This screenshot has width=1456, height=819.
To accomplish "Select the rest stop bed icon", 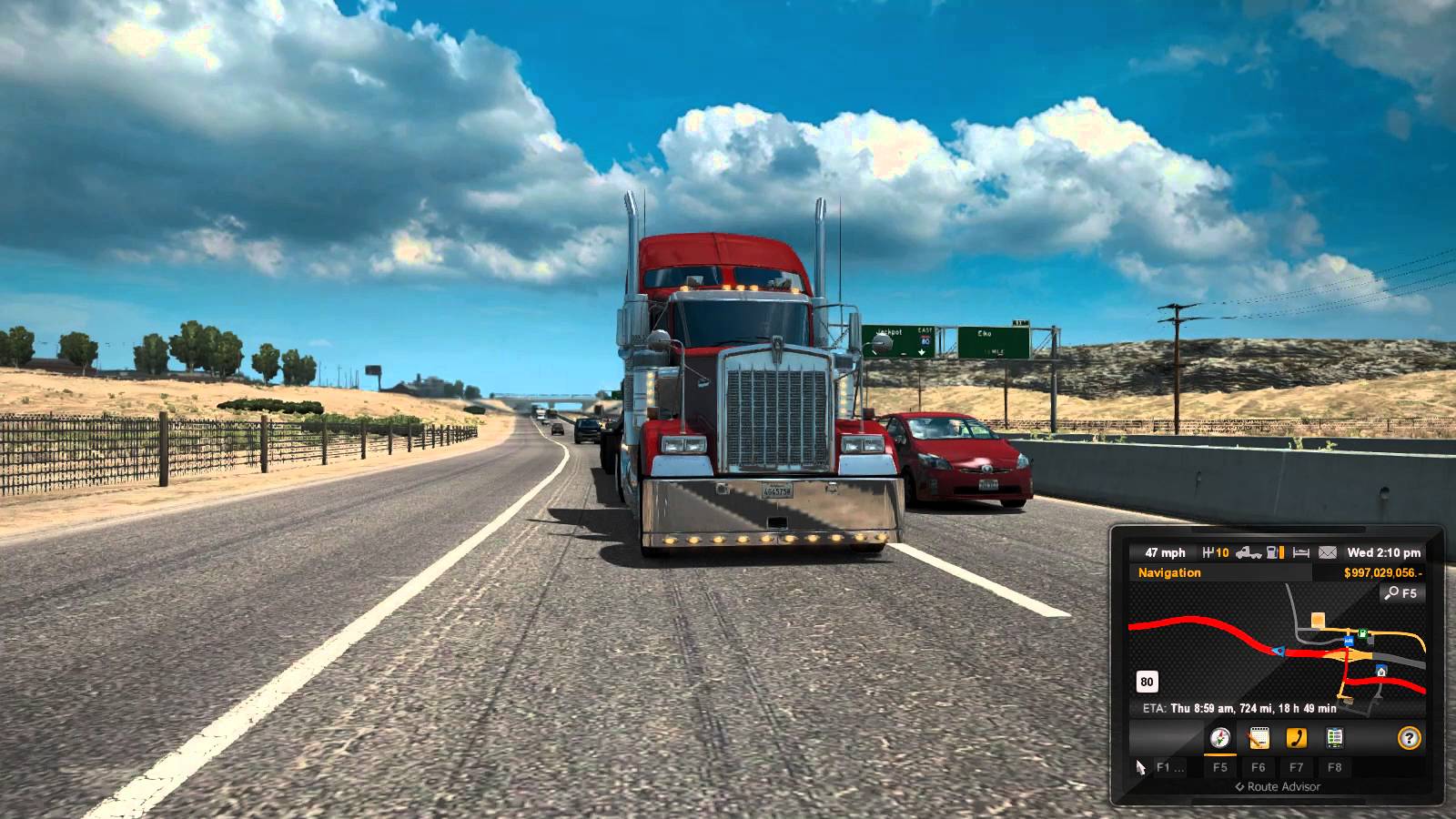I will (1300, 551).
